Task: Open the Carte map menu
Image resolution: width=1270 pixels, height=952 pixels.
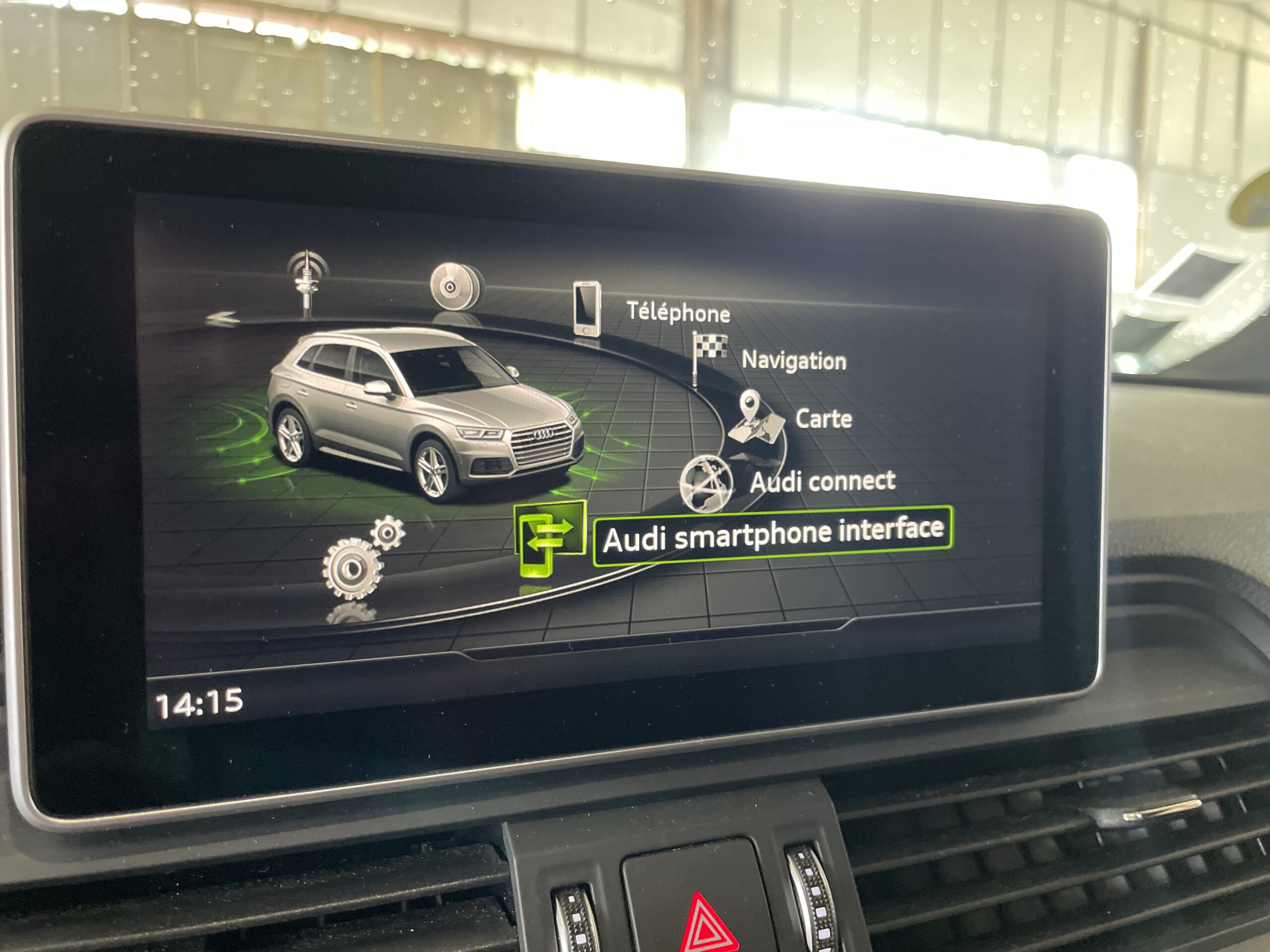Action: click(823, 419)
